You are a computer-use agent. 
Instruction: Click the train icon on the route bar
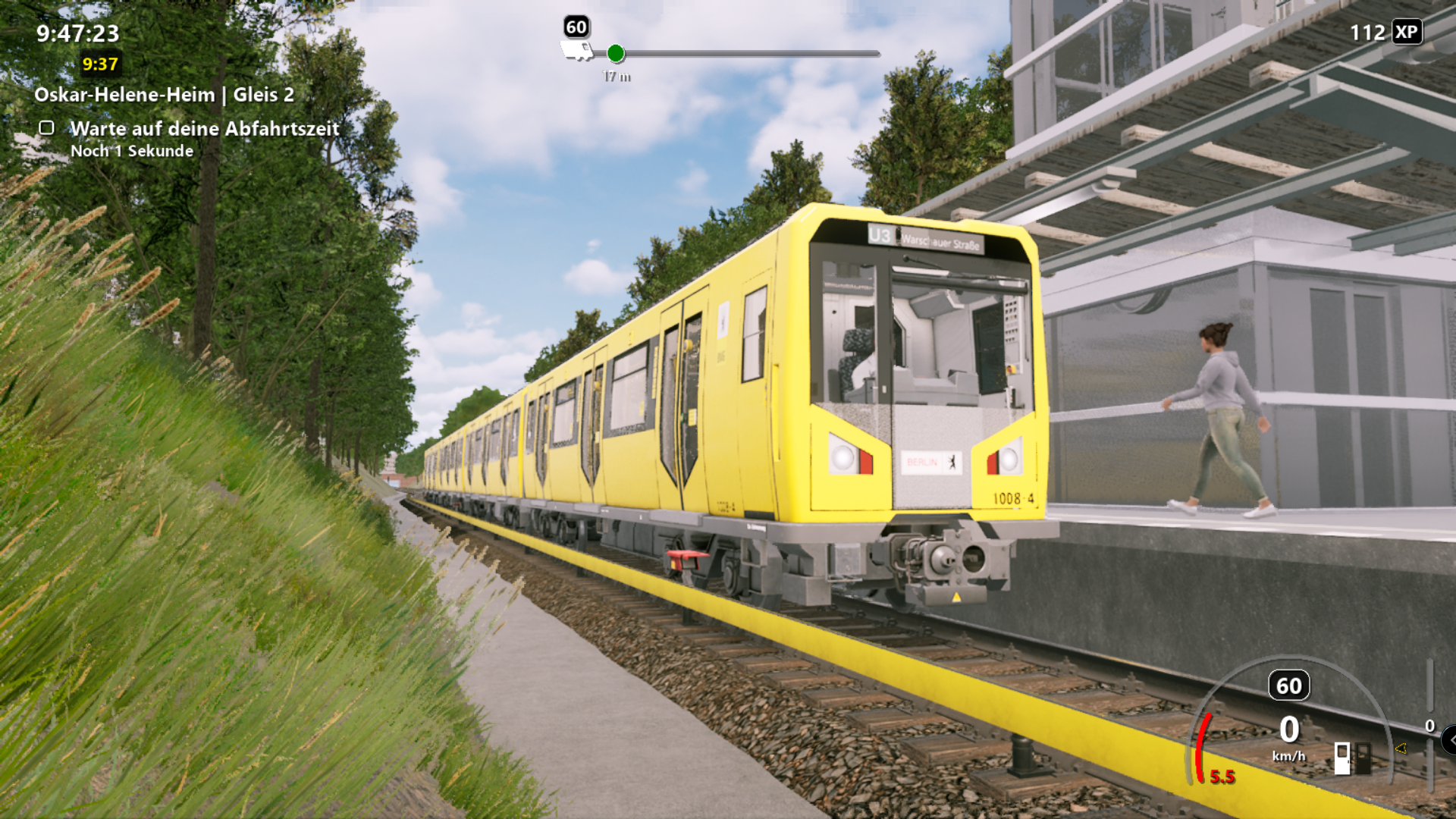point(576,51)
